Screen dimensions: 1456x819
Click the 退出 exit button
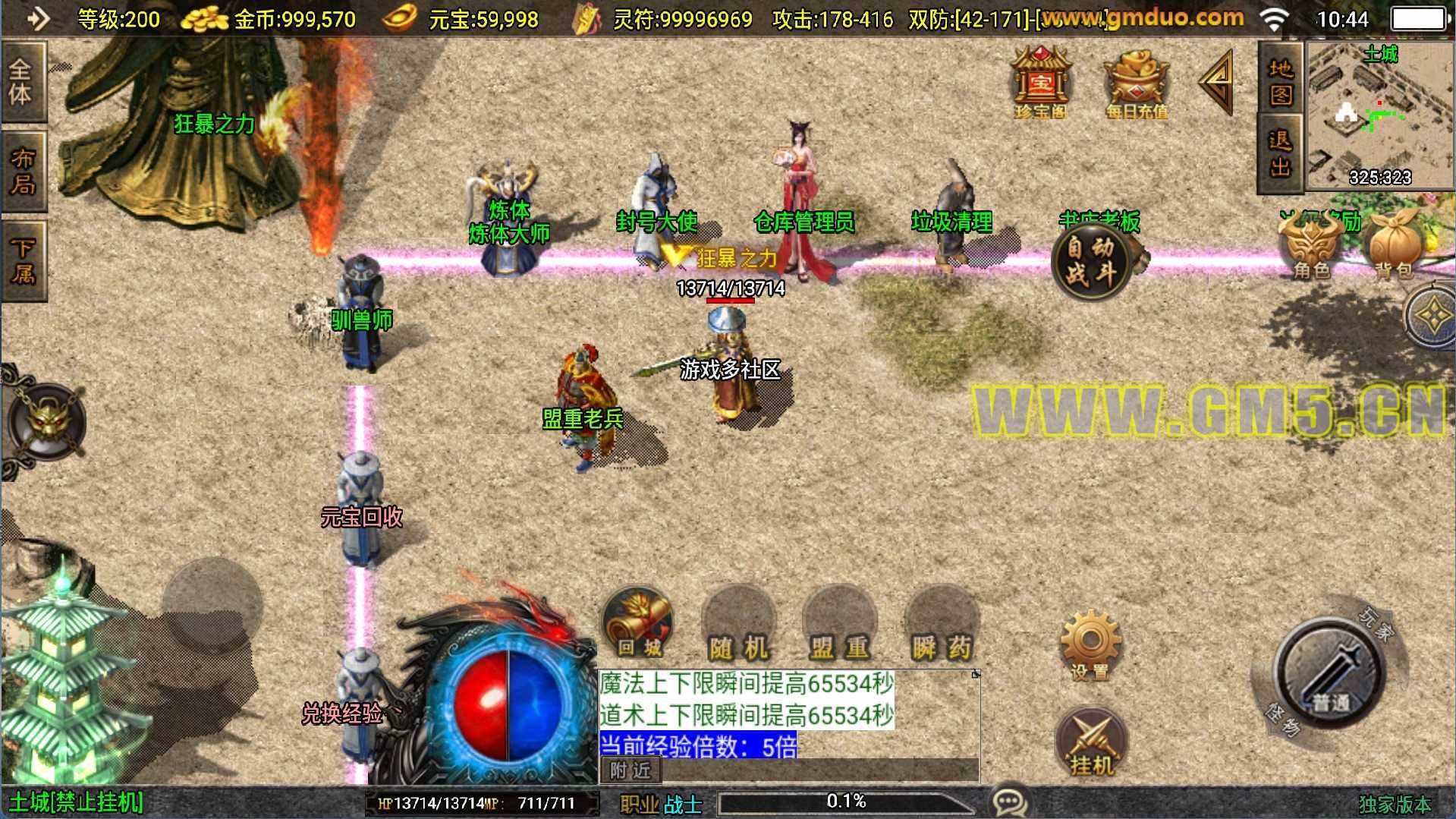[x=1280, y=152]
